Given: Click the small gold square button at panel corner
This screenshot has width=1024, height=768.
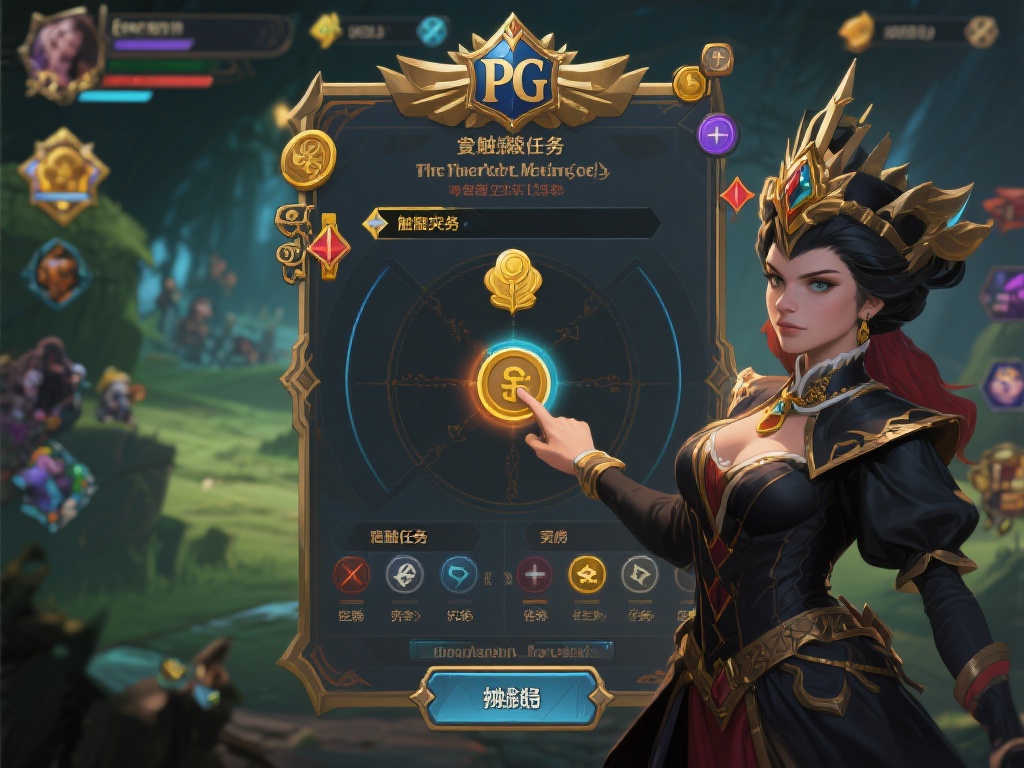Looking at the screenshot, I should click(x=716, y=60).
